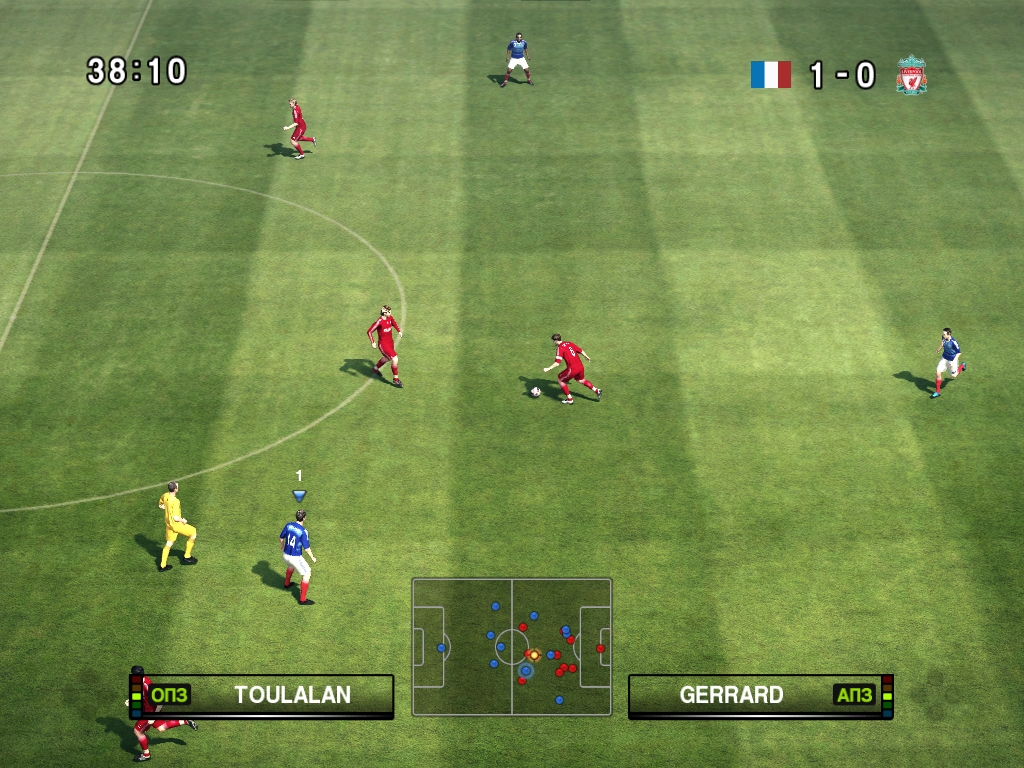Click the France flag icon
The height and width of the screenshot is (768, 1024).
tap(771, 75)
